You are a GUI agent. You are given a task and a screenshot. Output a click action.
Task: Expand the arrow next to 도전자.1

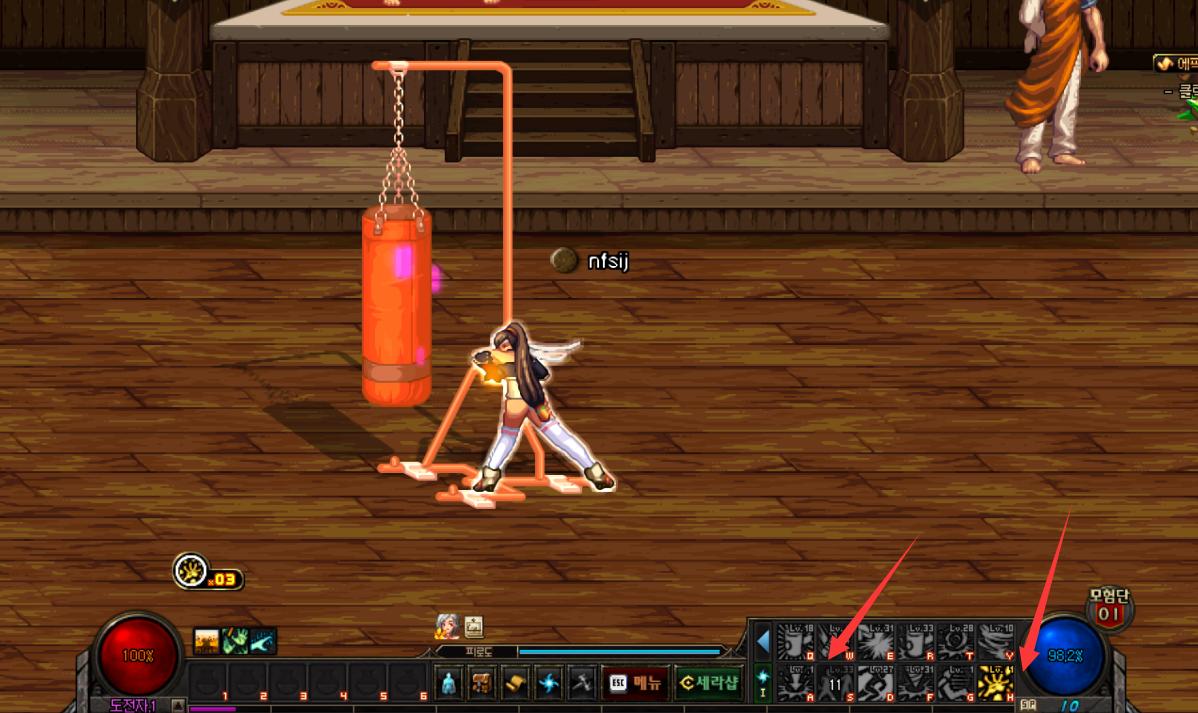coord(178,705)
